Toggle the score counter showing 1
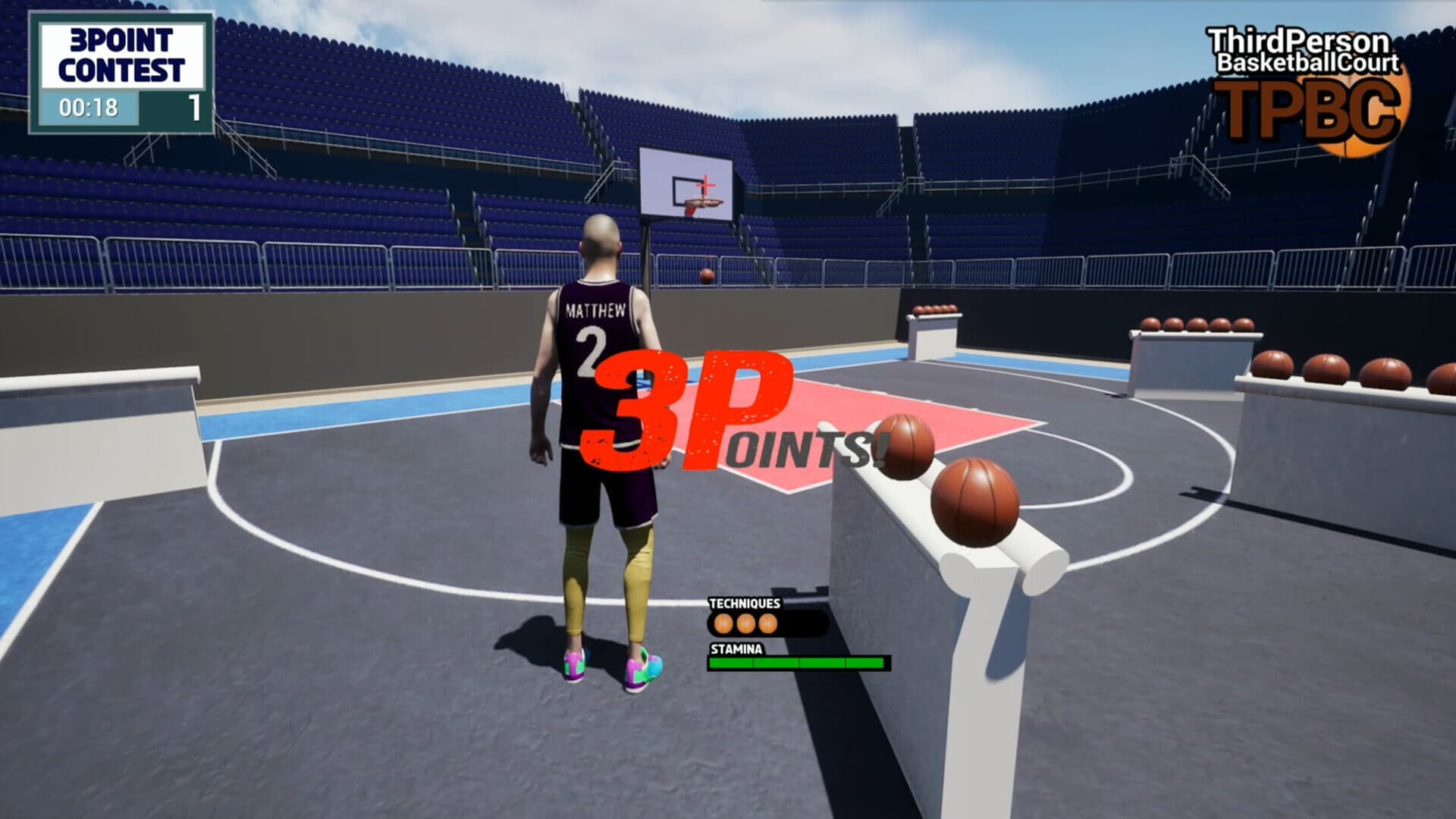The height and width of the screenshot is (819, 1456). pos(196,108)
